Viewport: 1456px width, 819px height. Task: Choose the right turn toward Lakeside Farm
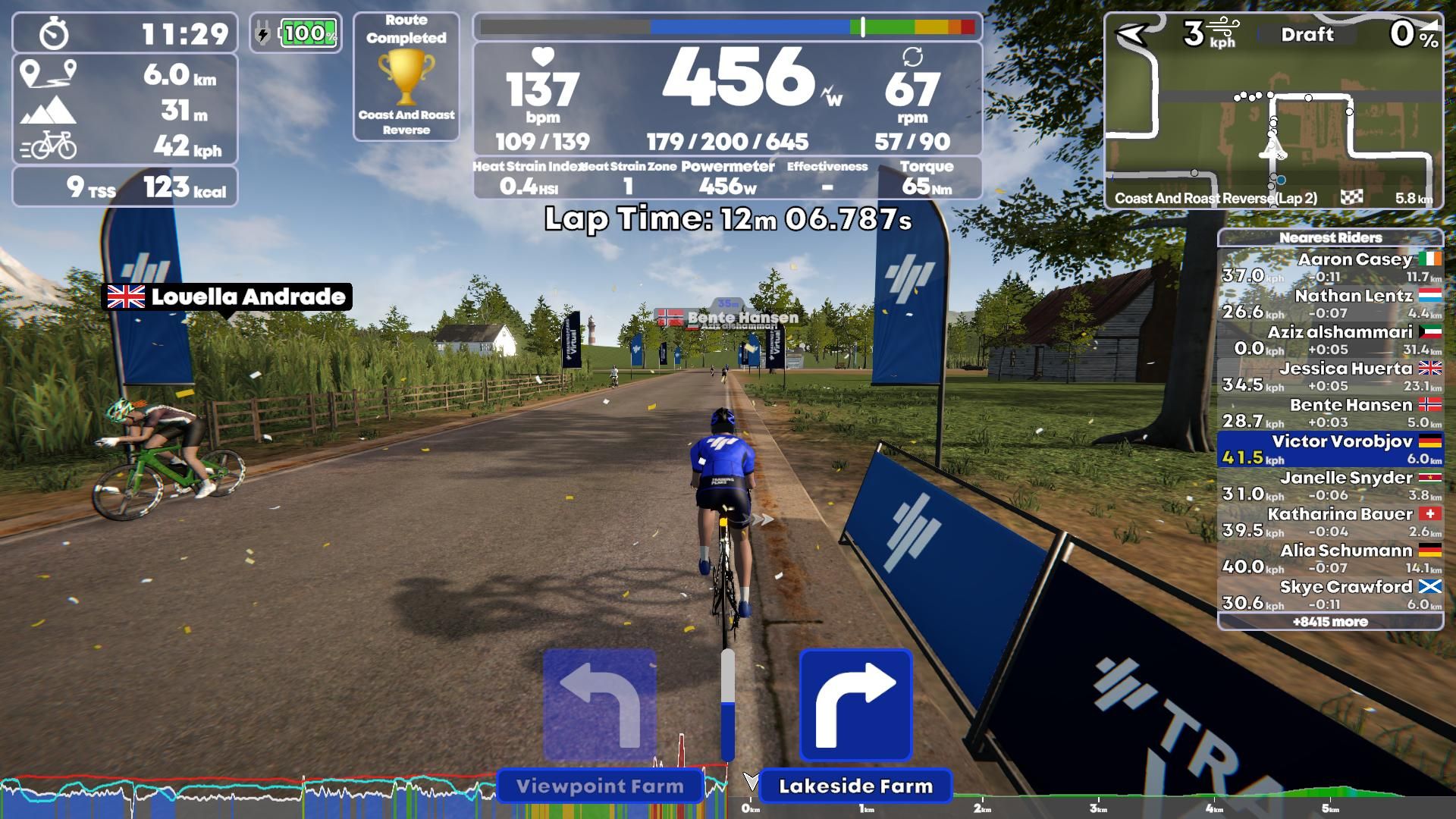click(x=855, y=704)
